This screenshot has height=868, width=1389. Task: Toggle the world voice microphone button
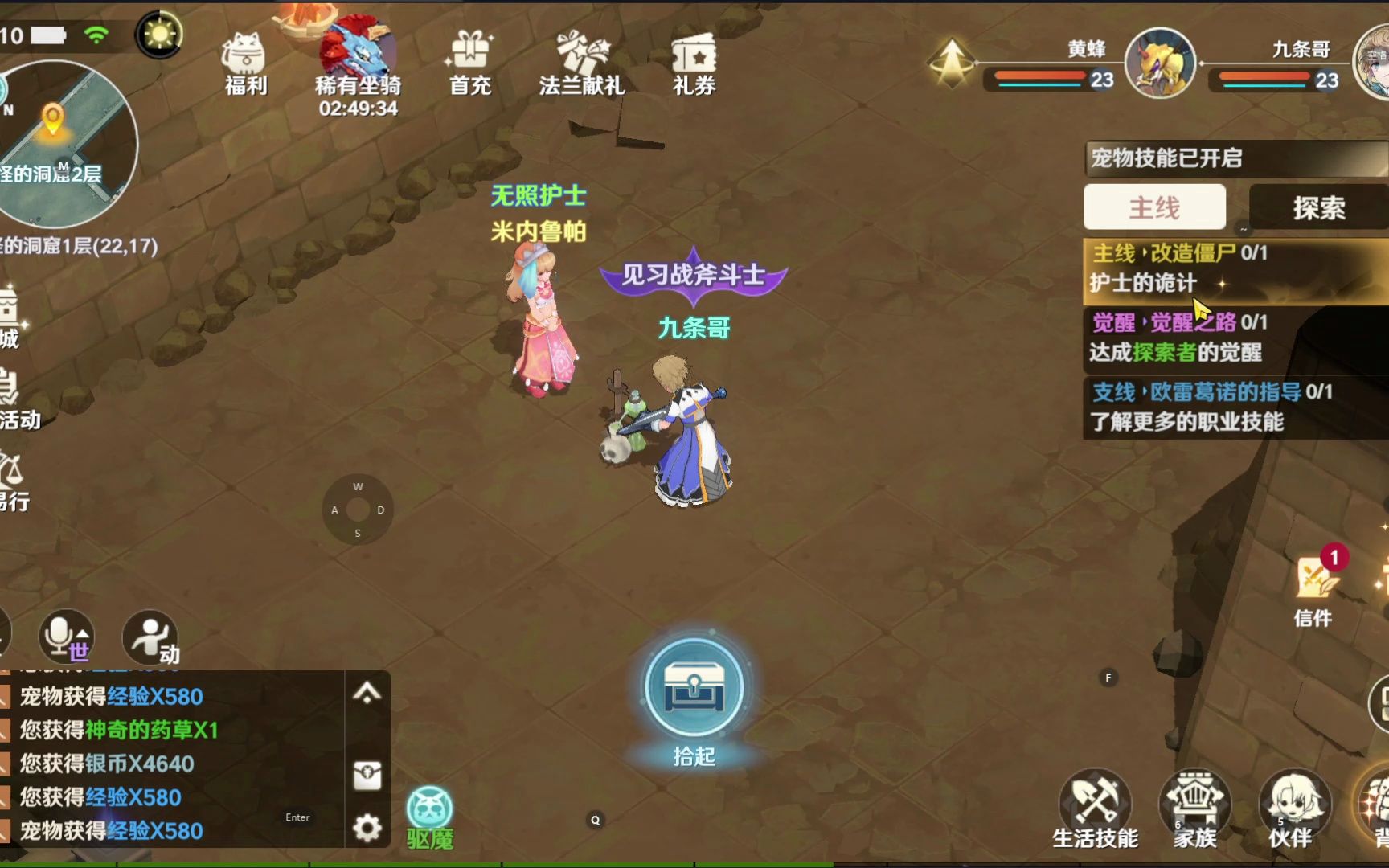click(66, 637)
